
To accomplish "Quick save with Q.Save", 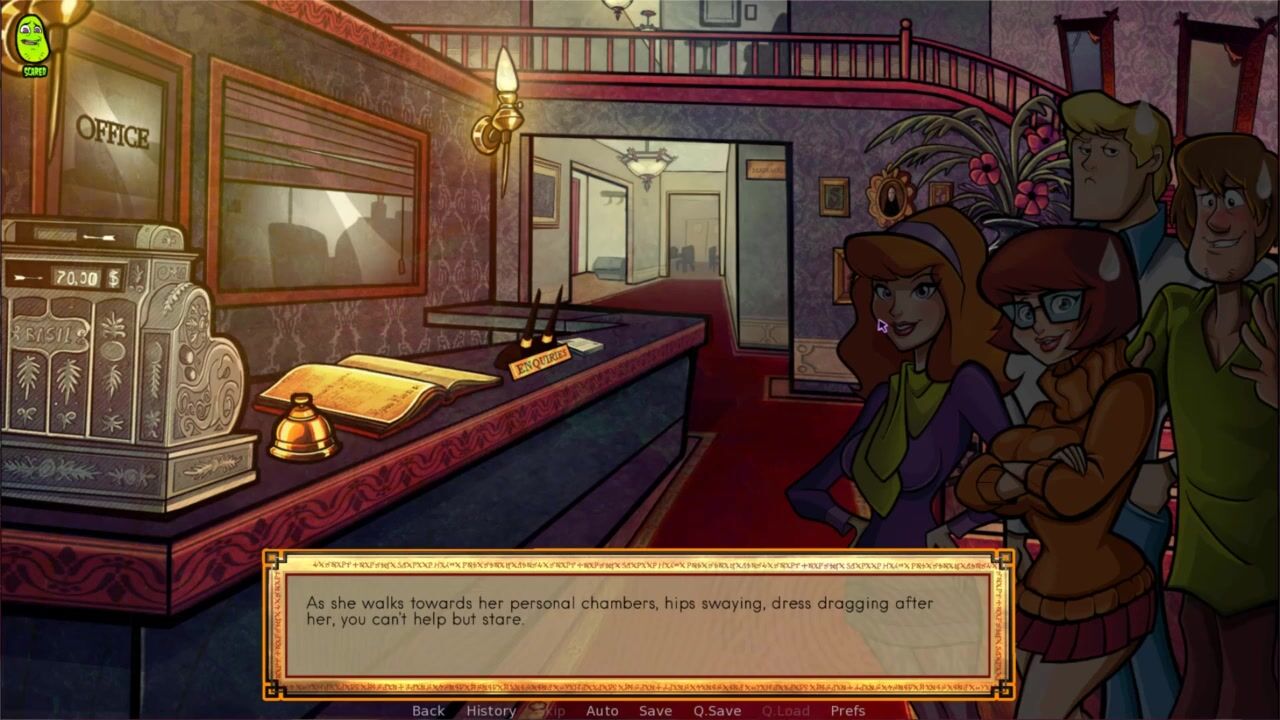I will (717, 711).
